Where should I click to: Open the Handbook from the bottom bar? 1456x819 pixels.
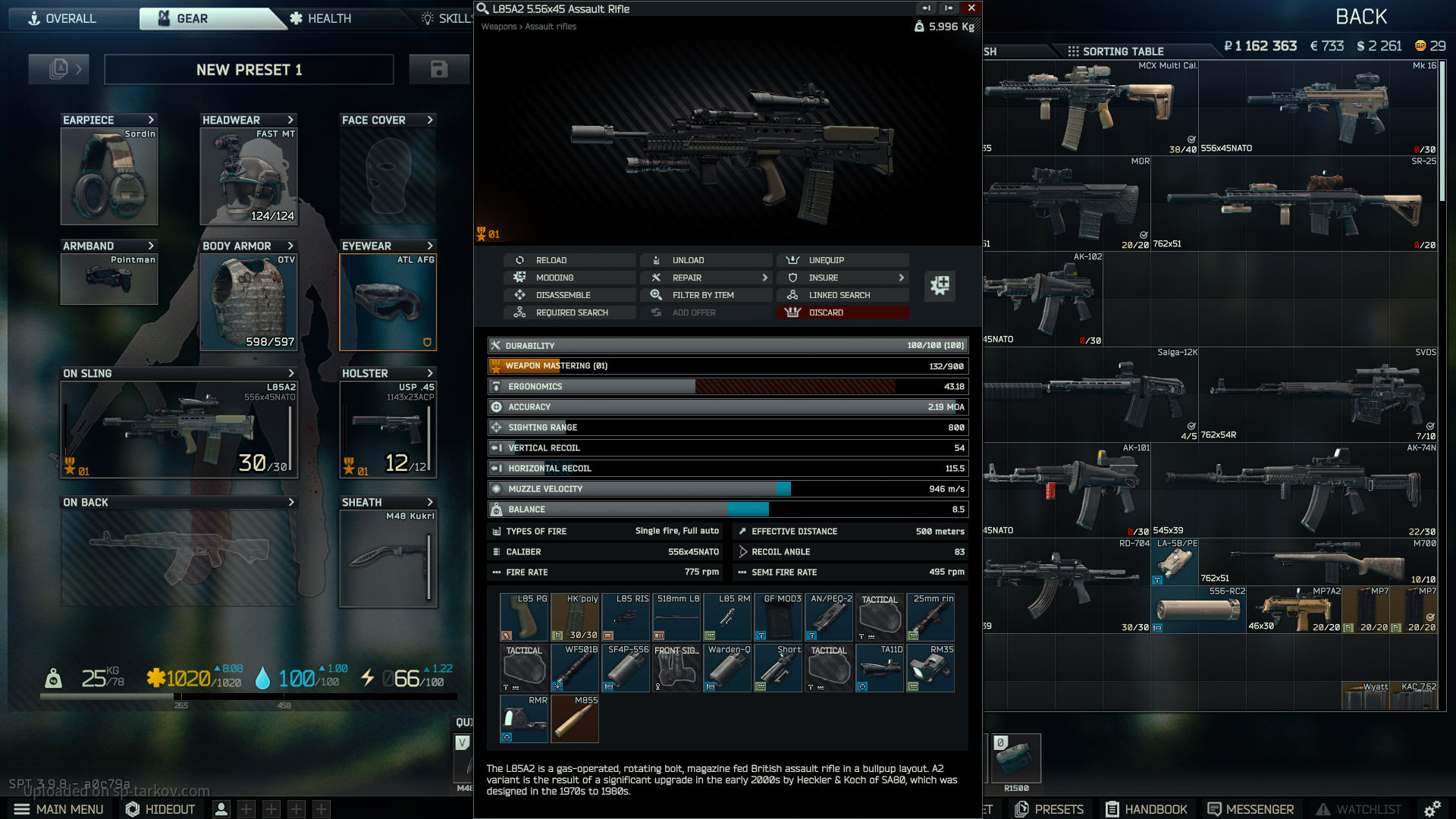click(x=1146, y=809)
